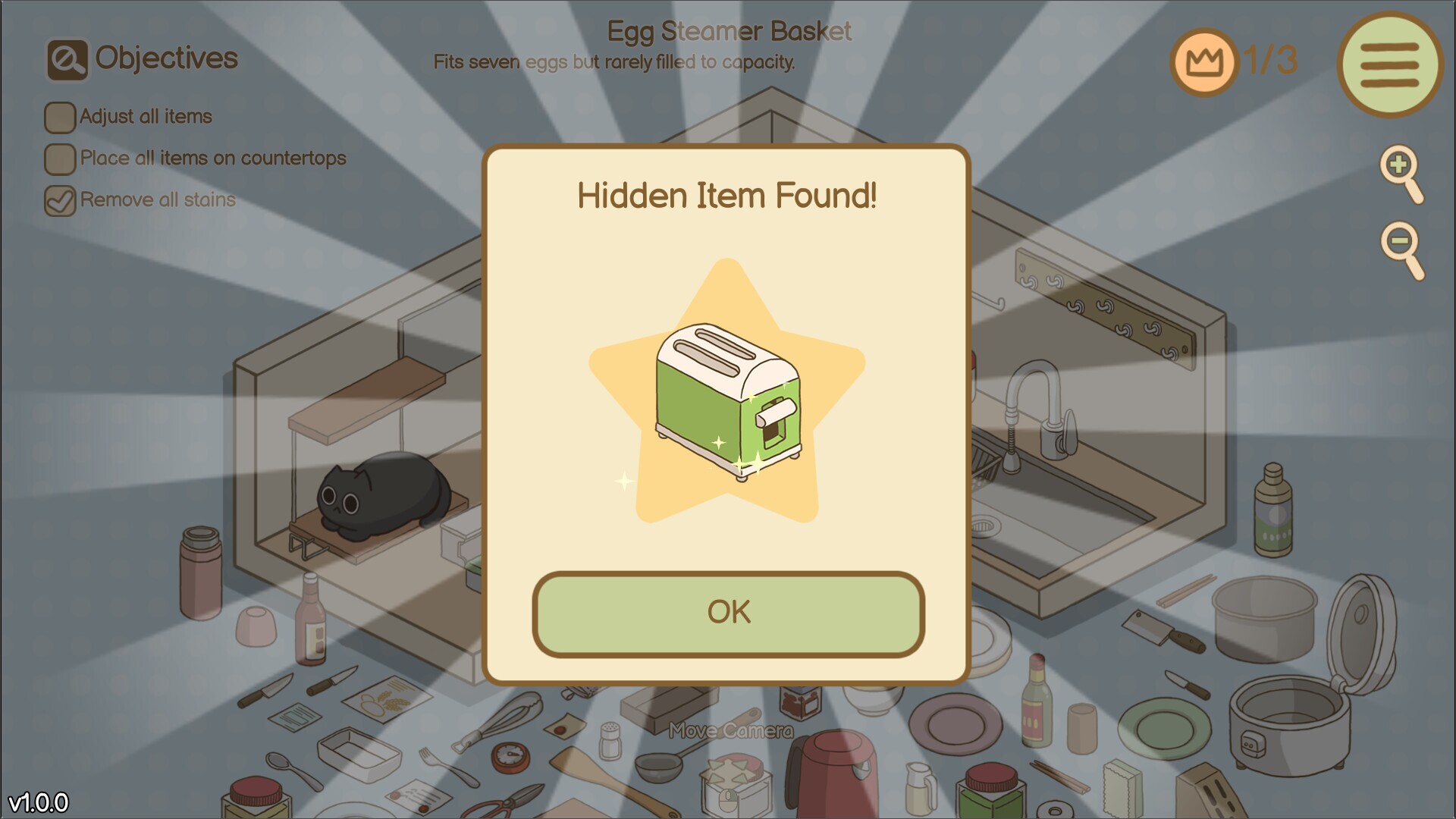This screenshot has width=1456, height=819.
Task: Open the hamburger menu
Action: coord(1390,64)
